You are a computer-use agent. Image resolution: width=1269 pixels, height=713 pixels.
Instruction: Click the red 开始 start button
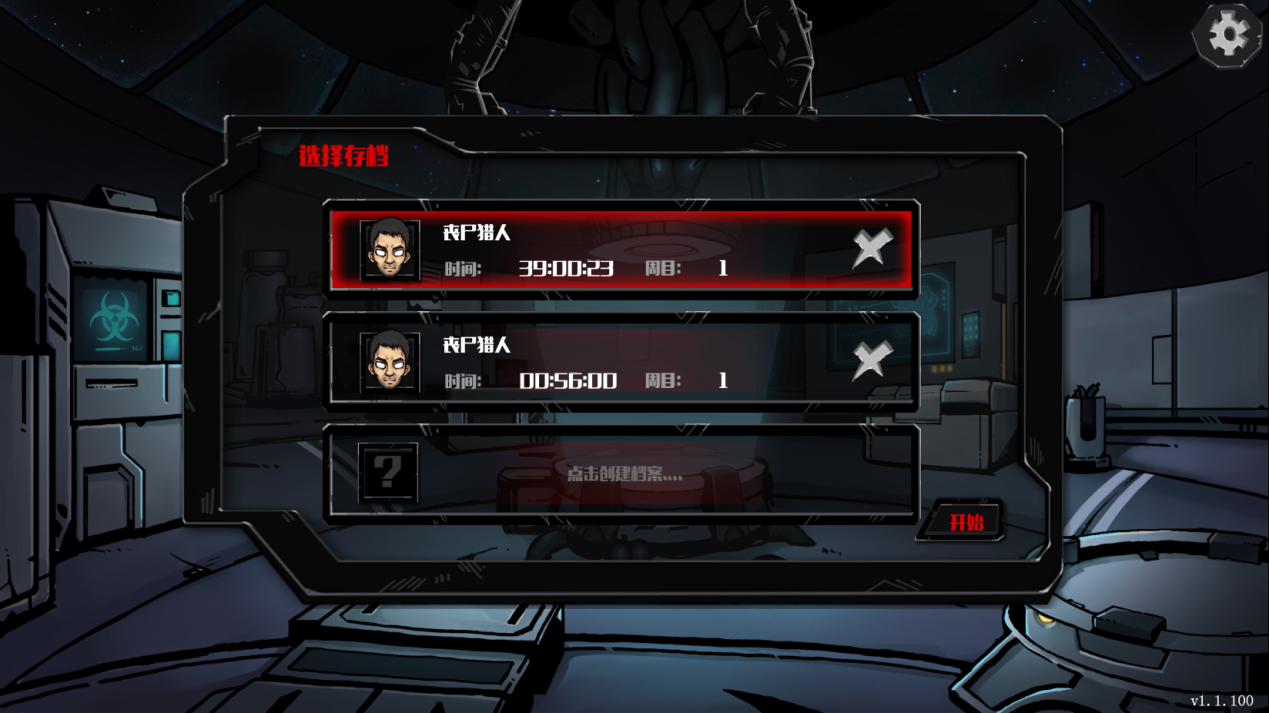tap(965, 522)
